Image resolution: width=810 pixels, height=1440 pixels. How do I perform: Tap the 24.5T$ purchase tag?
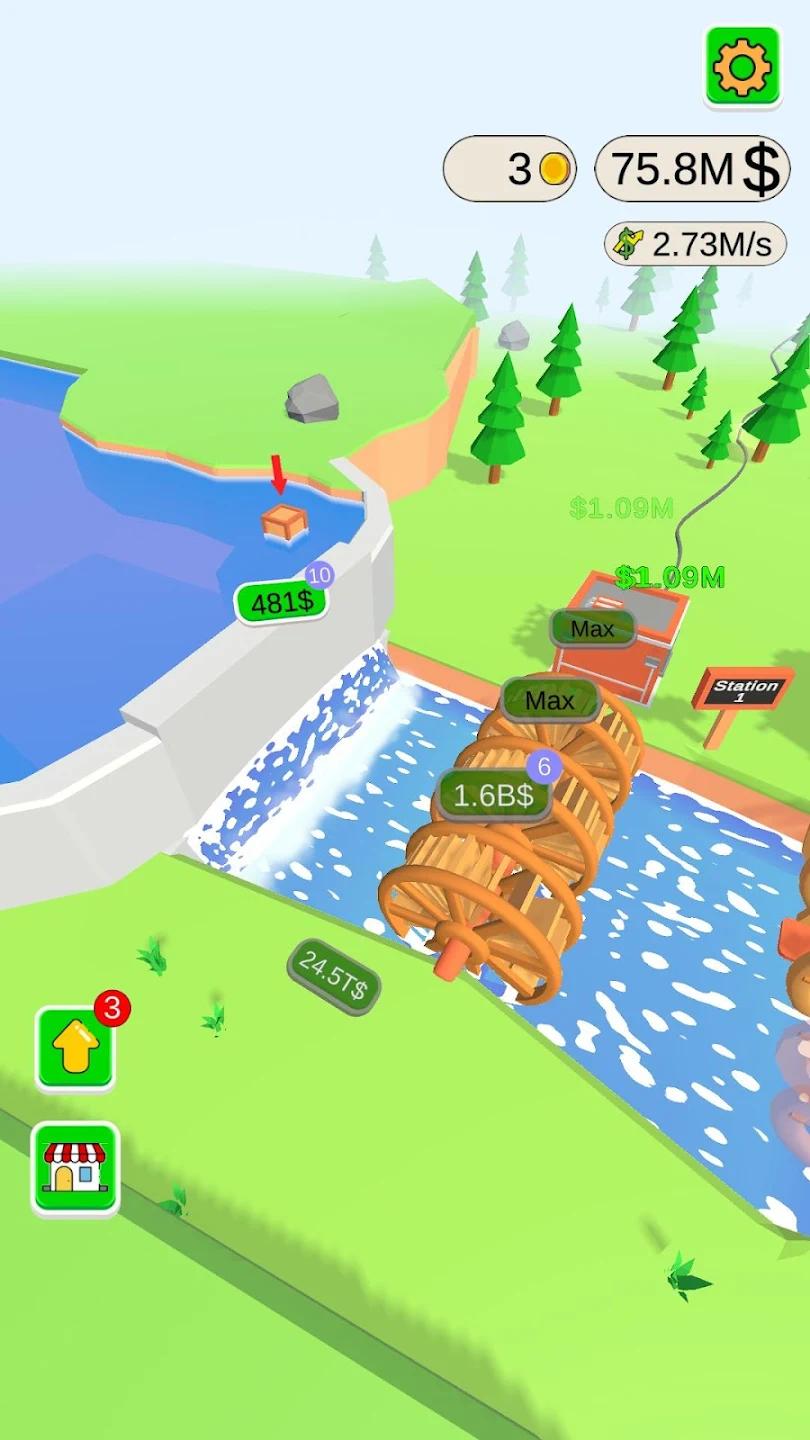[x=333, y=977]
